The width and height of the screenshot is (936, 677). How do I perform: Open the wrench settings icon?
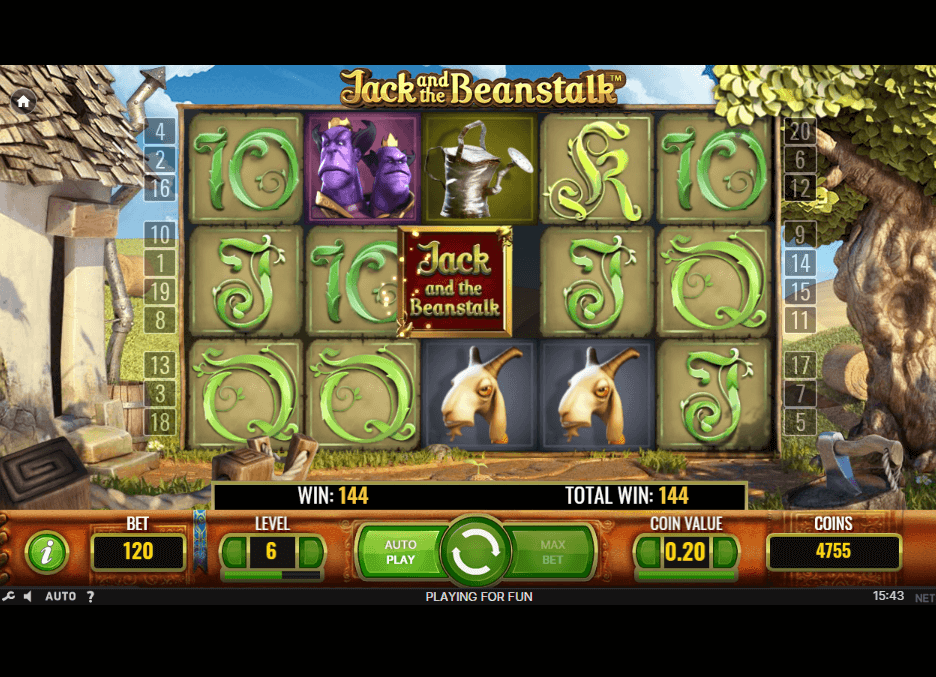pyautogui.click(x=9, y=597)
